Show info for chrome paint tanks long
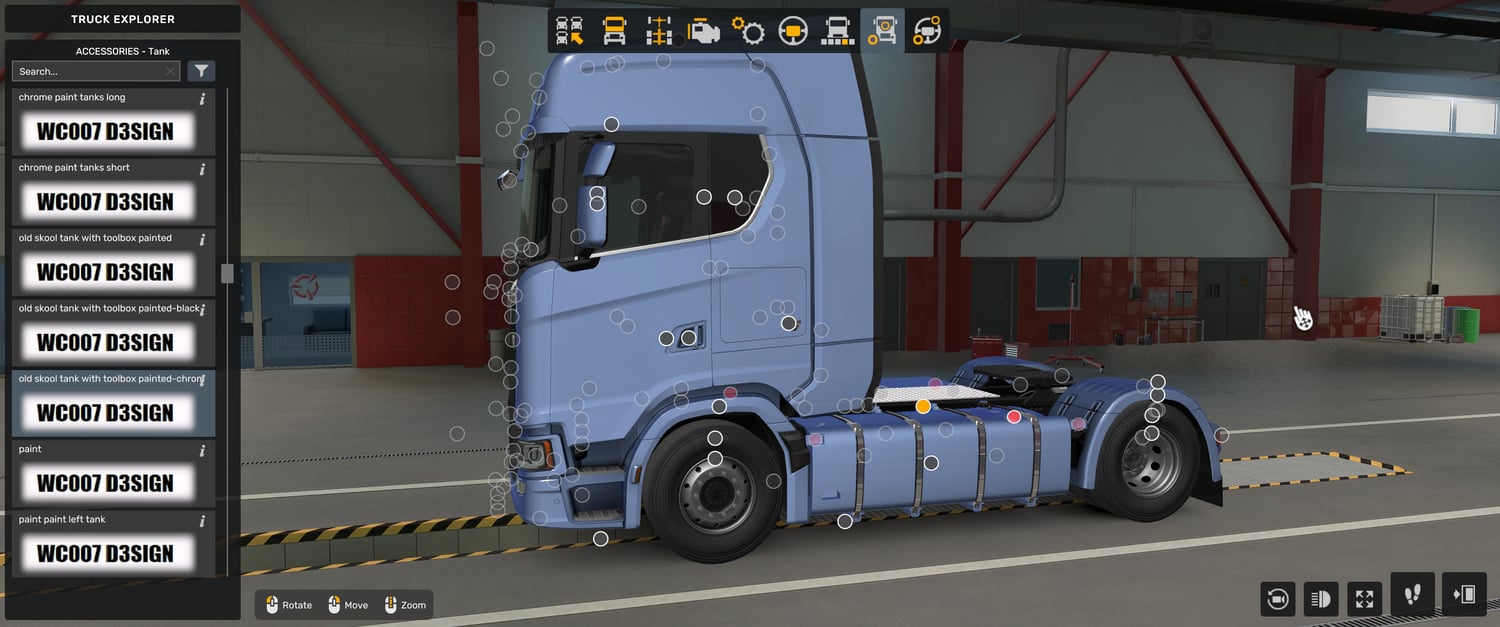 (203, 99)
